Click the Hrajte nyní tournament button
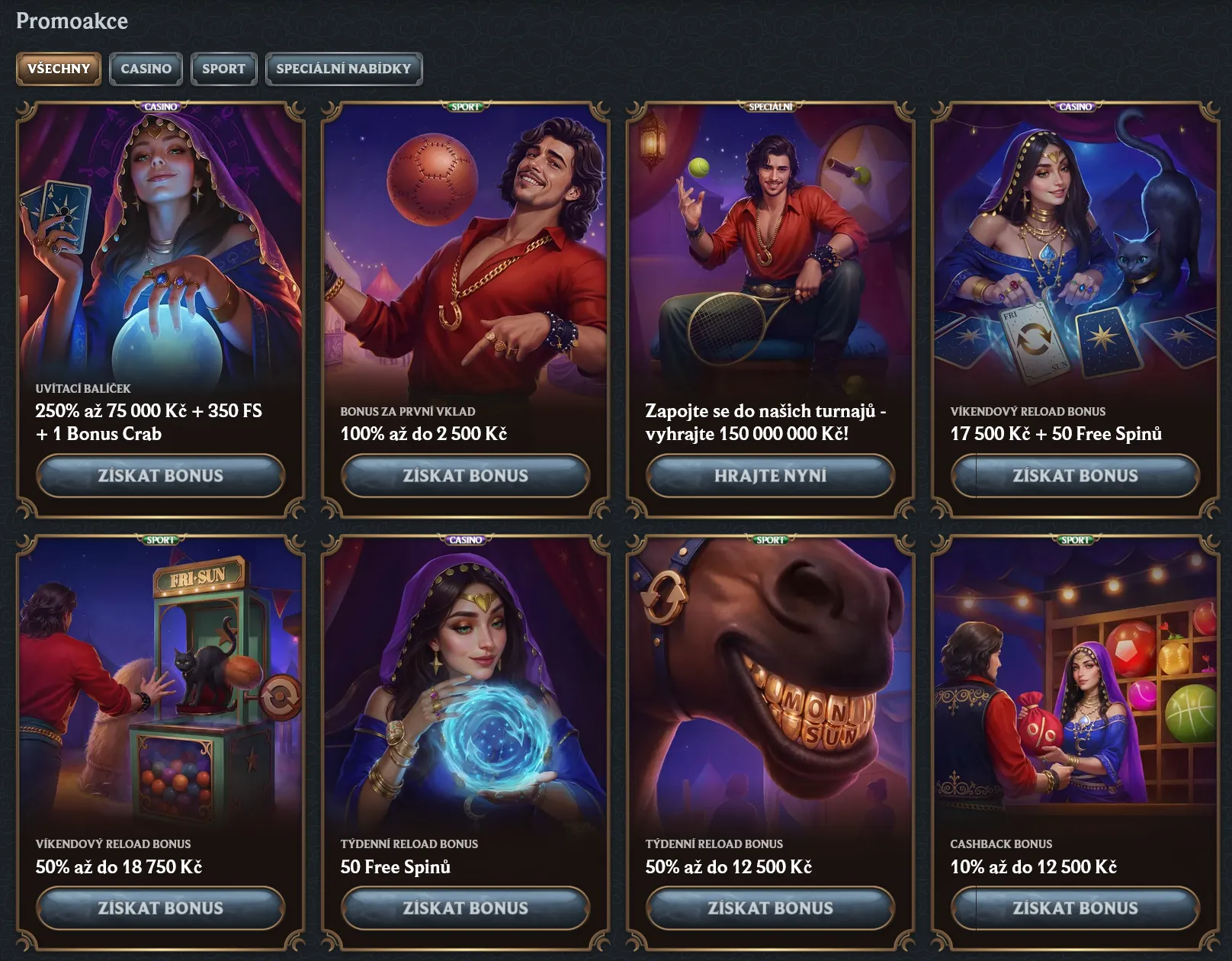This screenshot has width=1232, height=961. [x=770, y=475]
